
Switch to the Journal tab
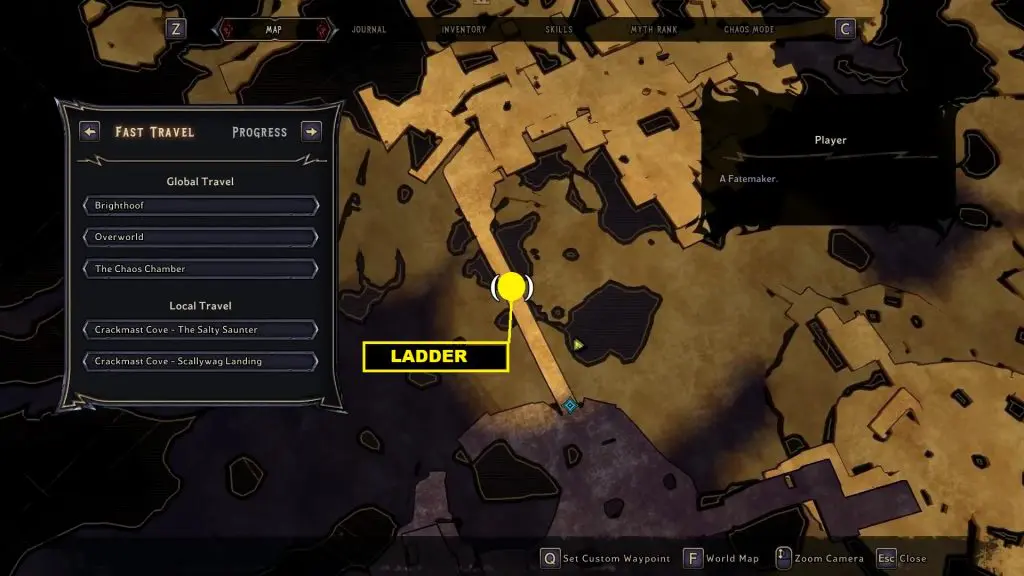coord(369,30)
